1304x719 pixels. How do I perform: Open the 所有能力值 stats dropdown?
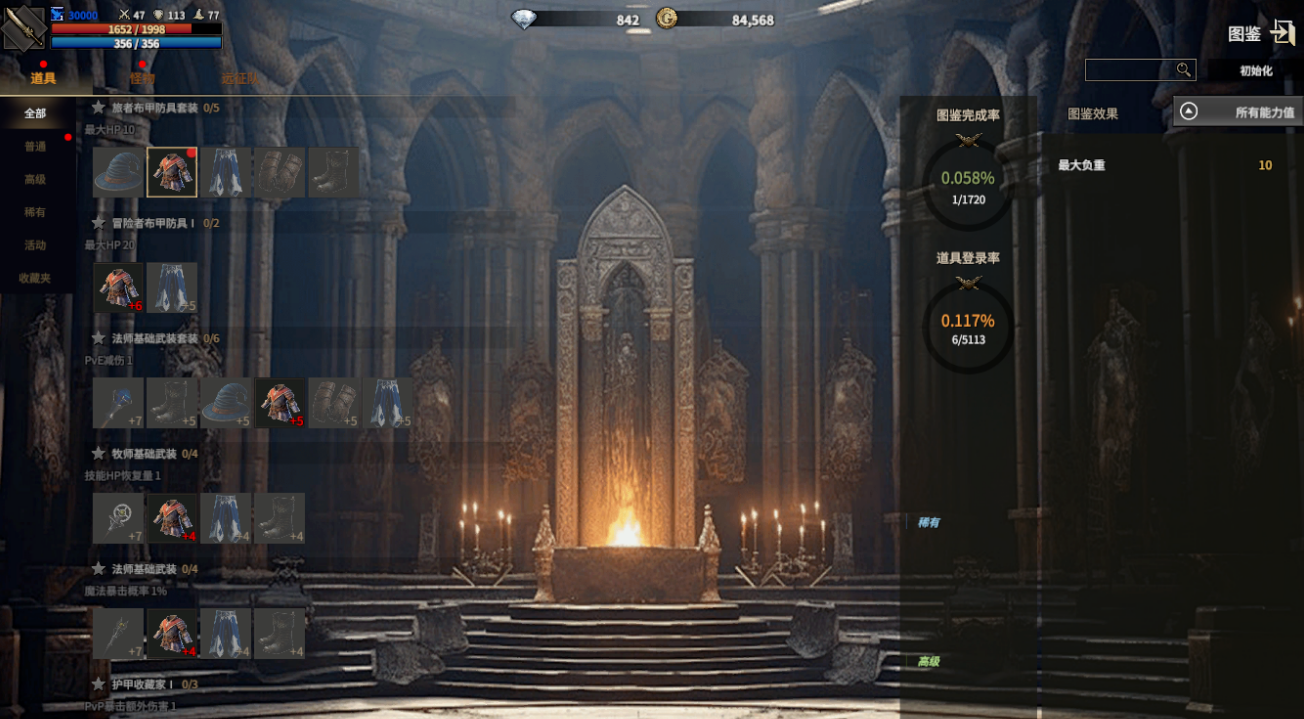point(1238,112)
